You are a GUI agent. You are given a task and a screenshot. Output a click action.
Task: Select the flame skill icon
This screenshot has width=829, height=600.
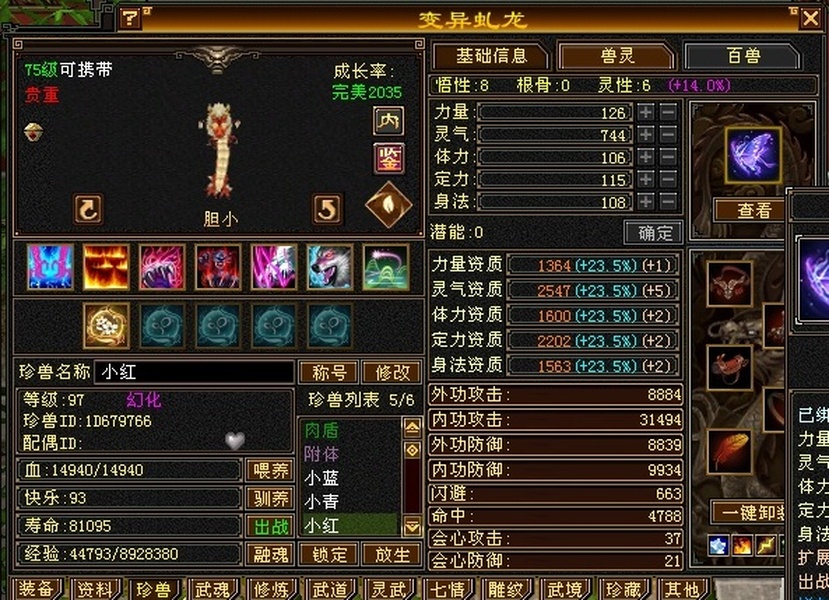pos(105,267)
